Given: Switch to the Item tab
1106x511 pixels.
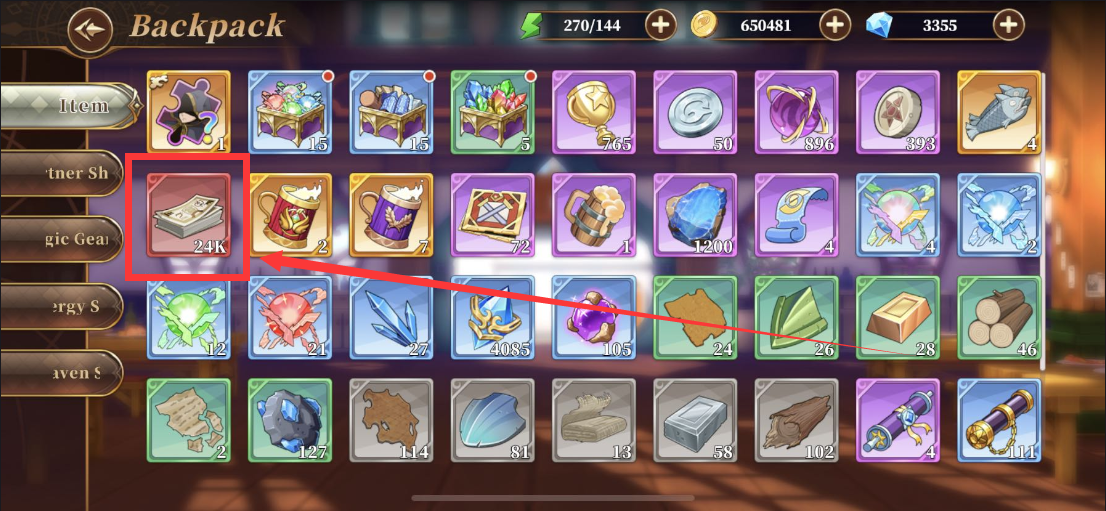Looking at the screenshot, I should pyautogui.click(x=68, y=105).
